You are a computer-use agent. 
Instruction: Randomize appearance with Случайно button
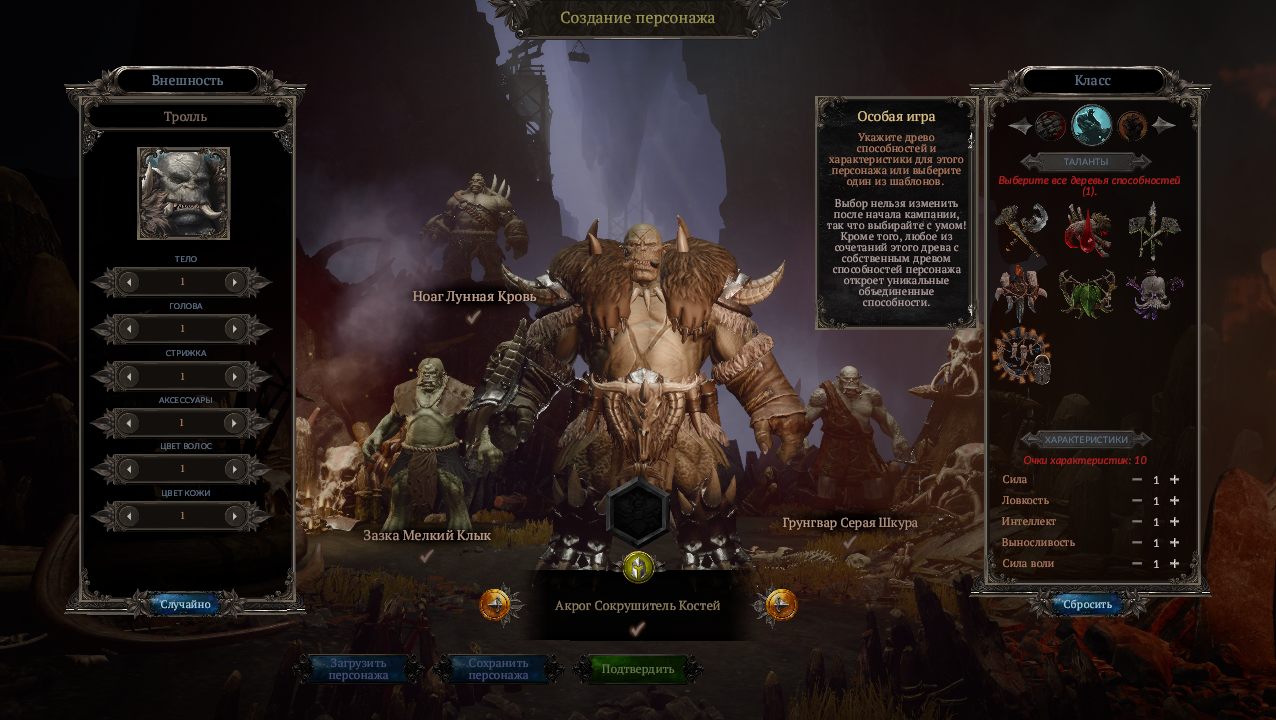click(x=186, y=604)
